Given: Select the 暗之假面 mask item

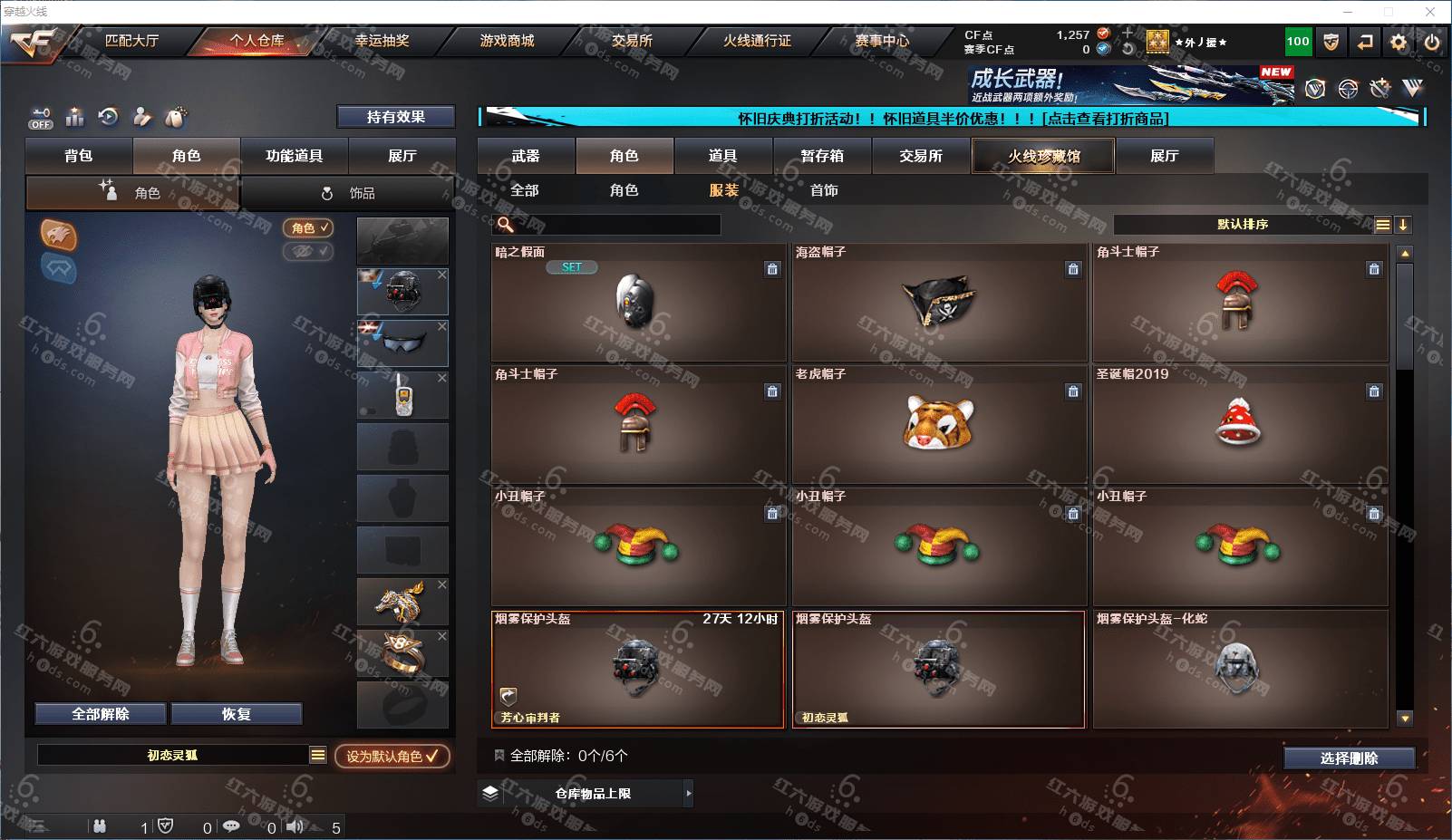Looking at the screenshot, I should tap(638, 302).
